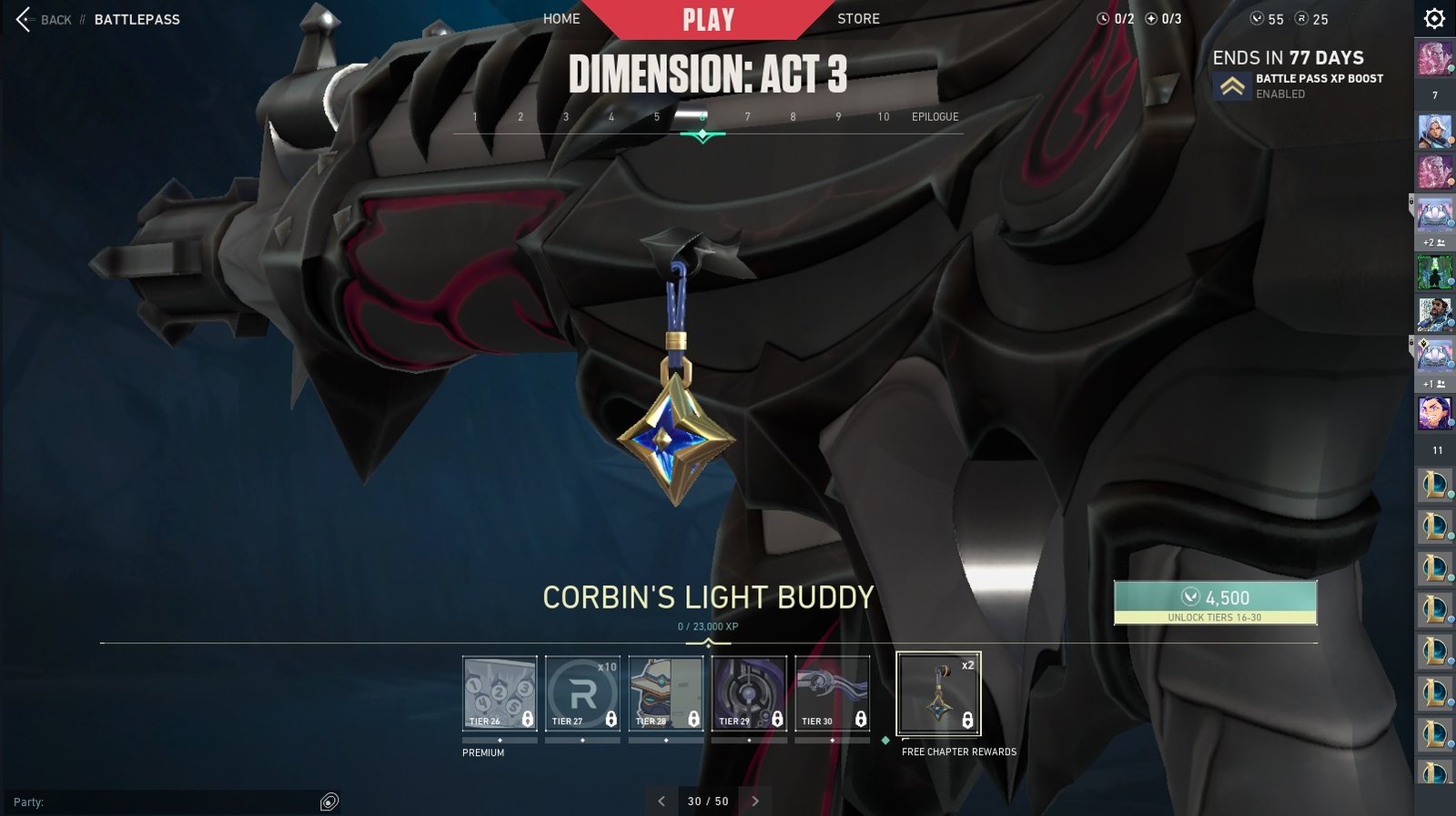Screen dimensions: 1456x816
Task: Open the Home tab
Action: click(561, 18)
